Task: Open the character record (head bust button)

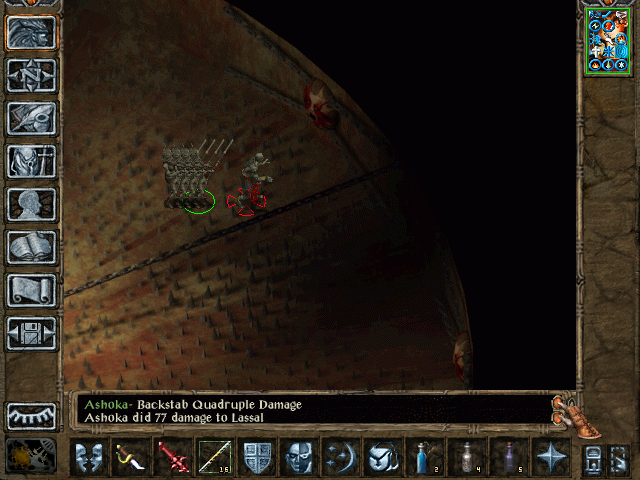Action: click(31, 204)
